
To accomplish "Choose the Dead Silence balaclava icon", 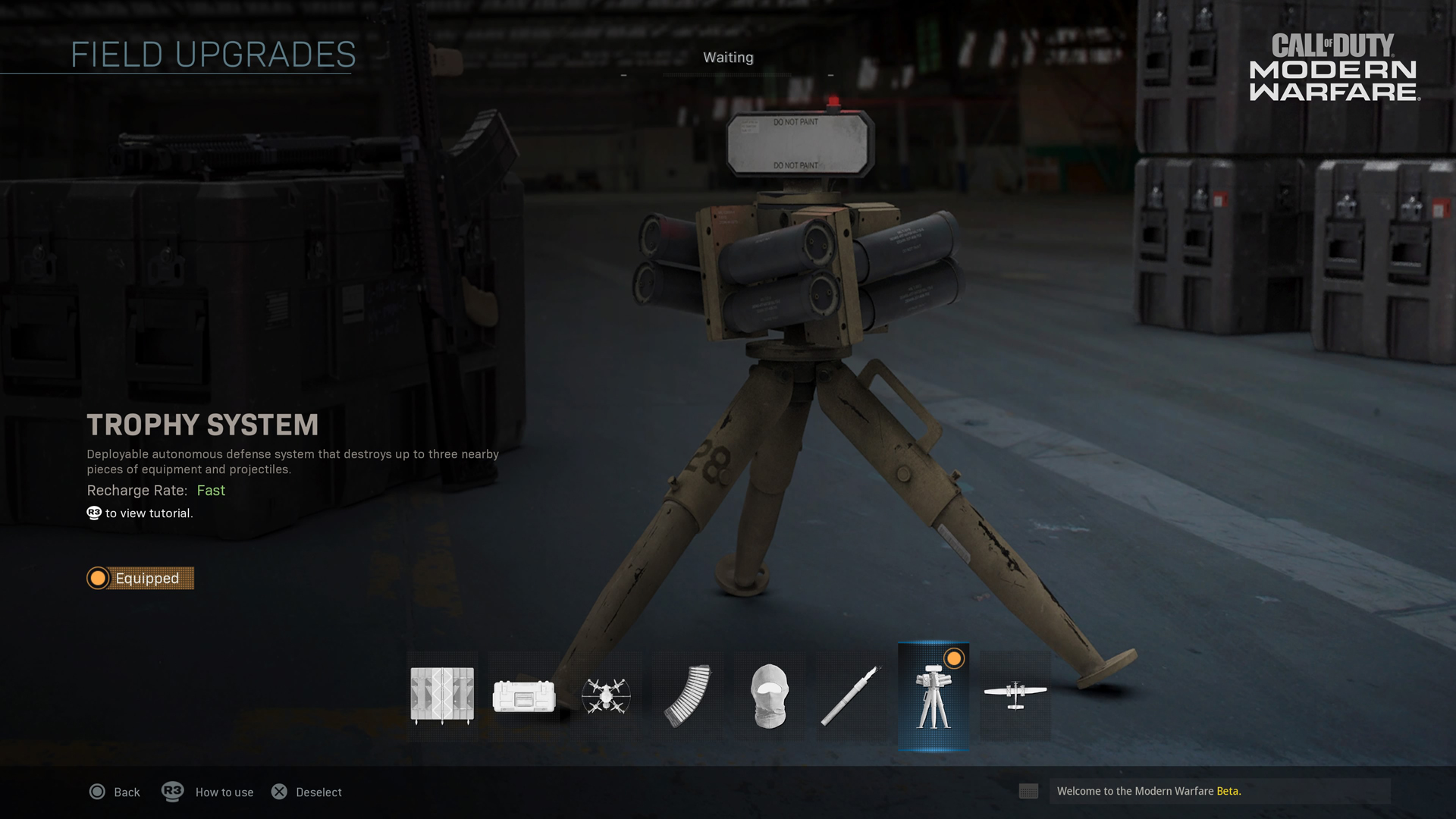I will click(770, 695).
